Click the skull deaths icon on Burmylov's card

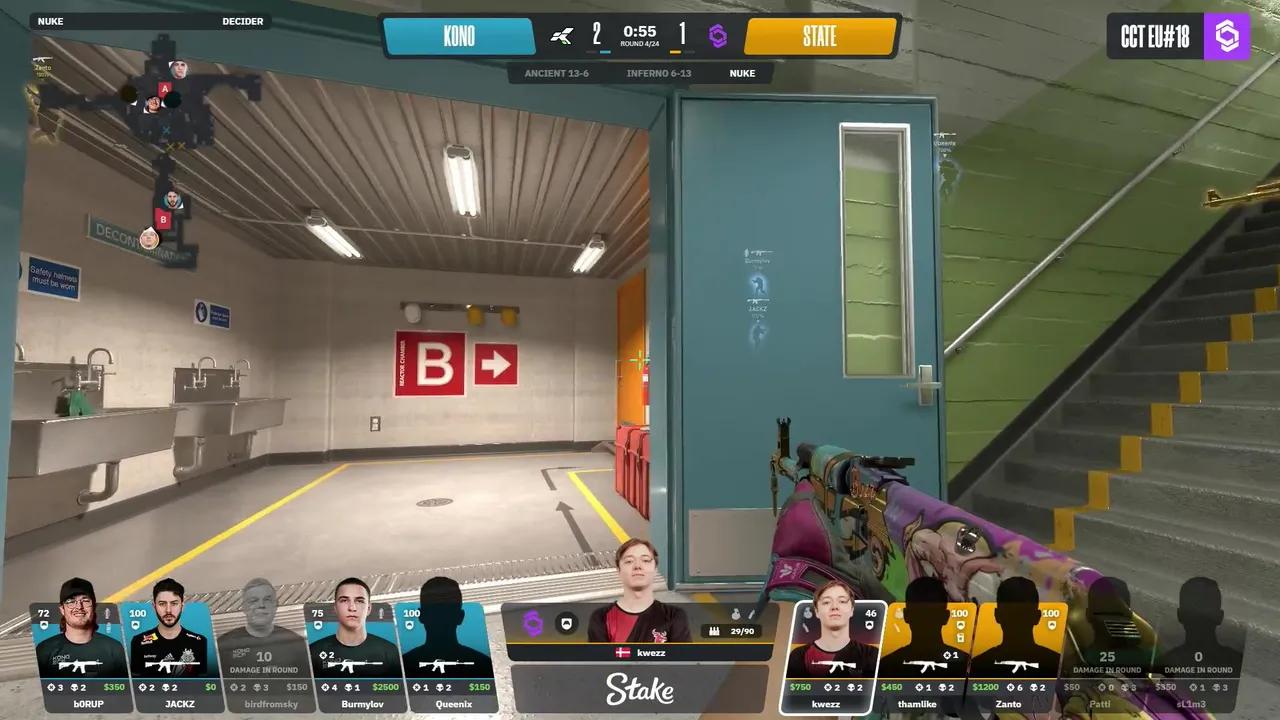(x=346, y=687)
